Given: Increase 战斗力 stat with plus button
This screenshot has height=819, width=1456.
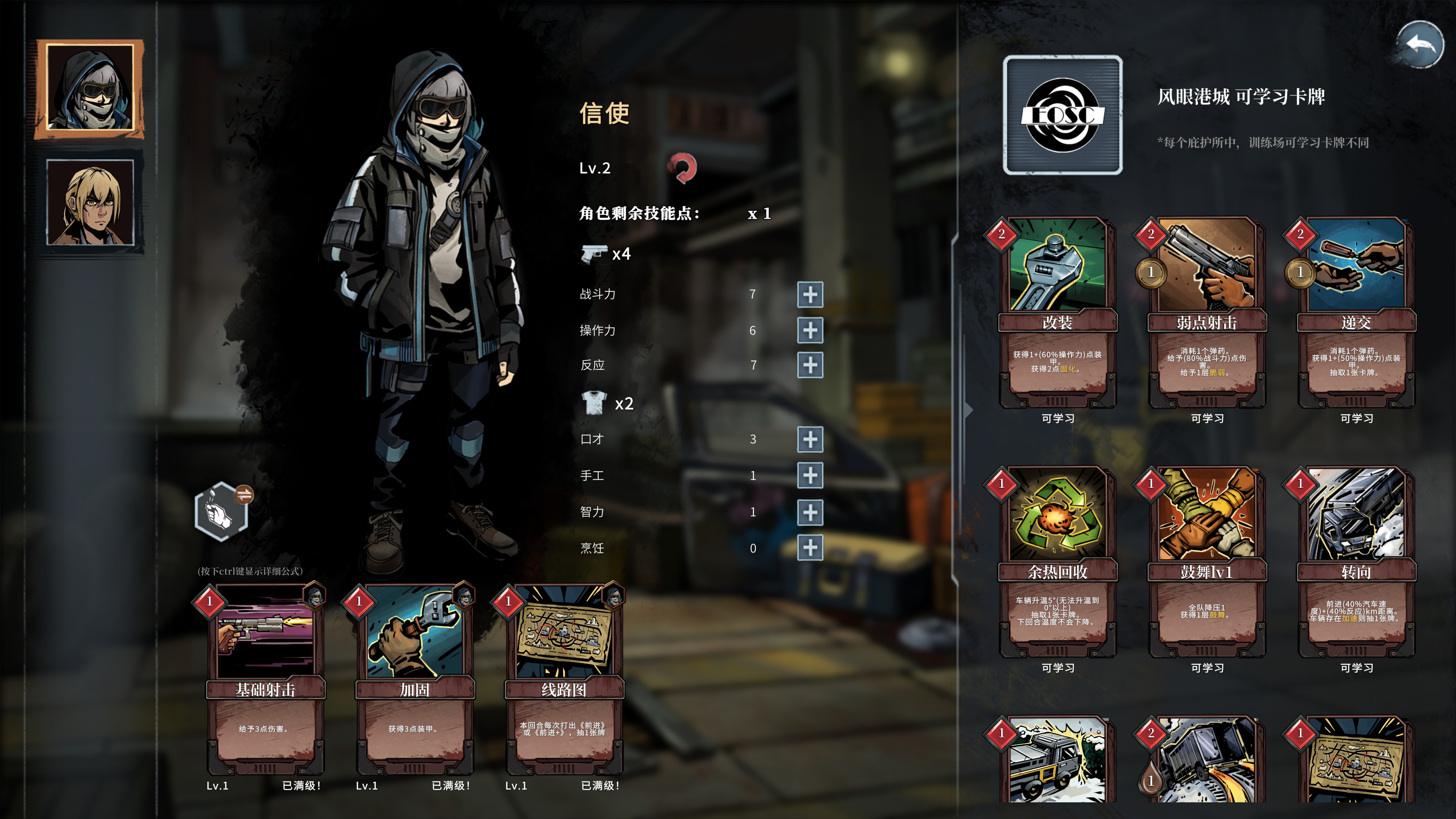Looking at the screenshot, I should [x=810, y=295].
